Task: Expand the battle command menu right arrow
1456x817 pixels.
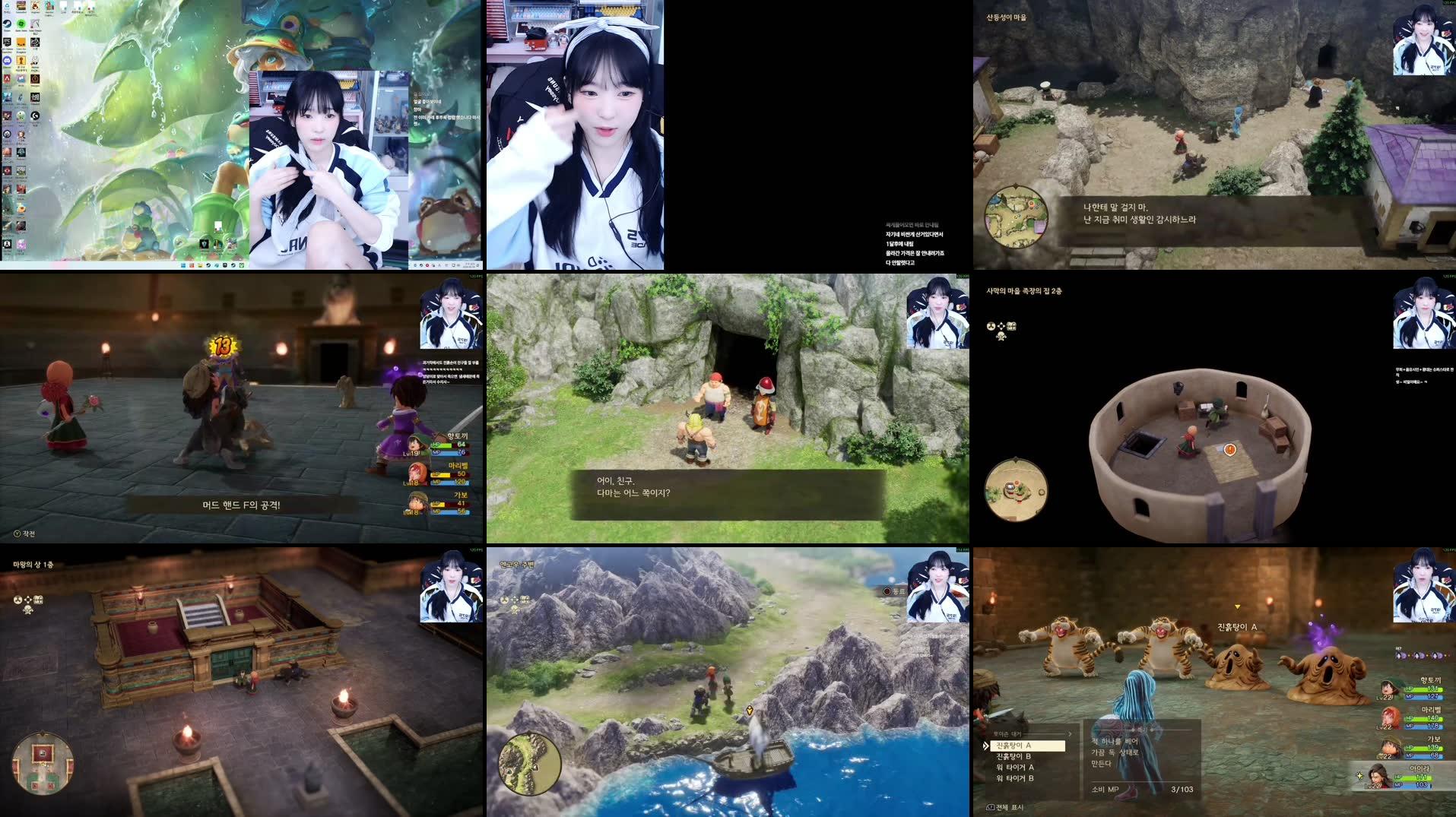Action: (x=1072, y=733)
